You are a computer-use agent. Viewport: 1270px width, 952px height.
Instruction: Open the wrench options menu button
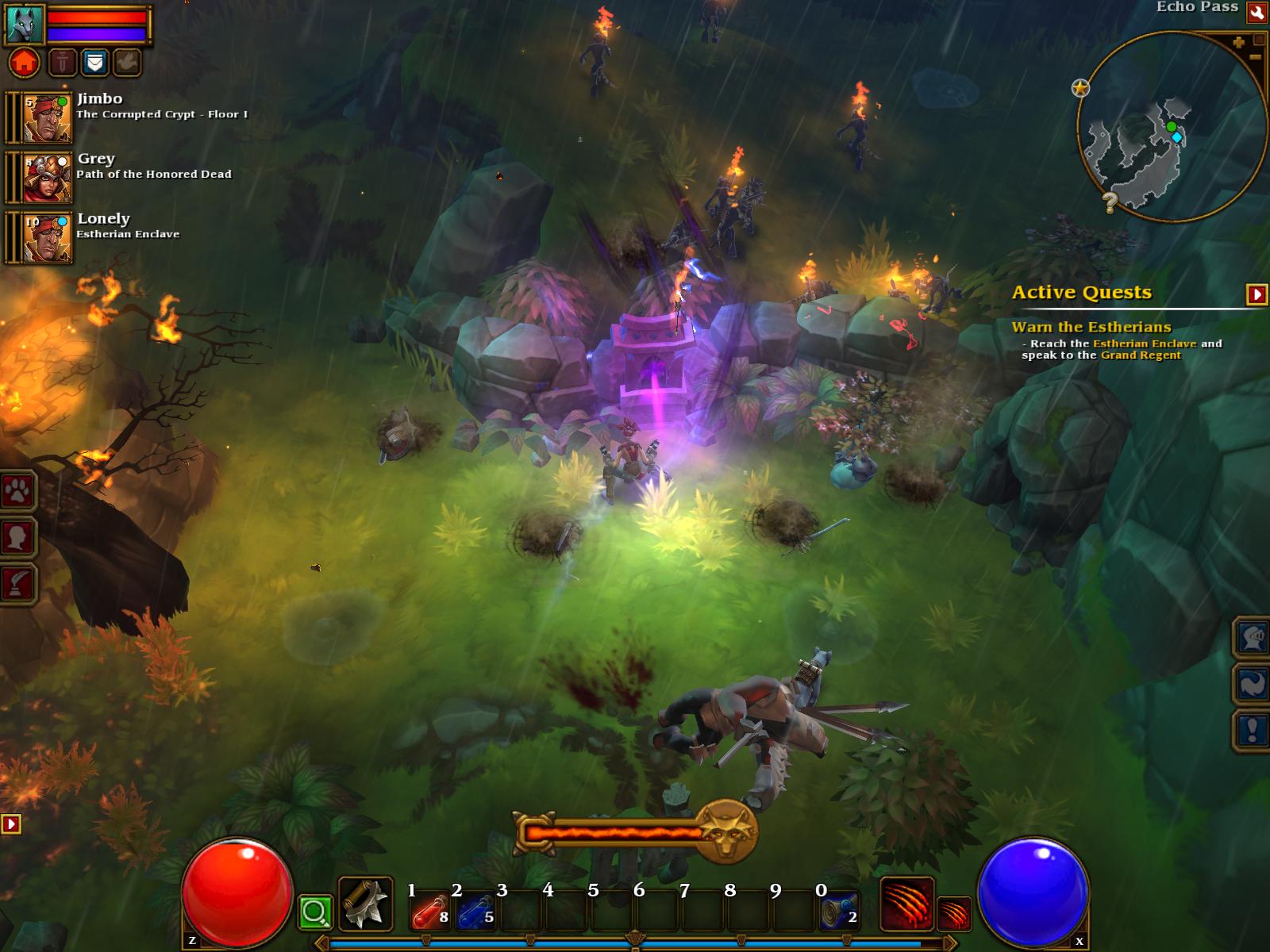[1257, 11]
